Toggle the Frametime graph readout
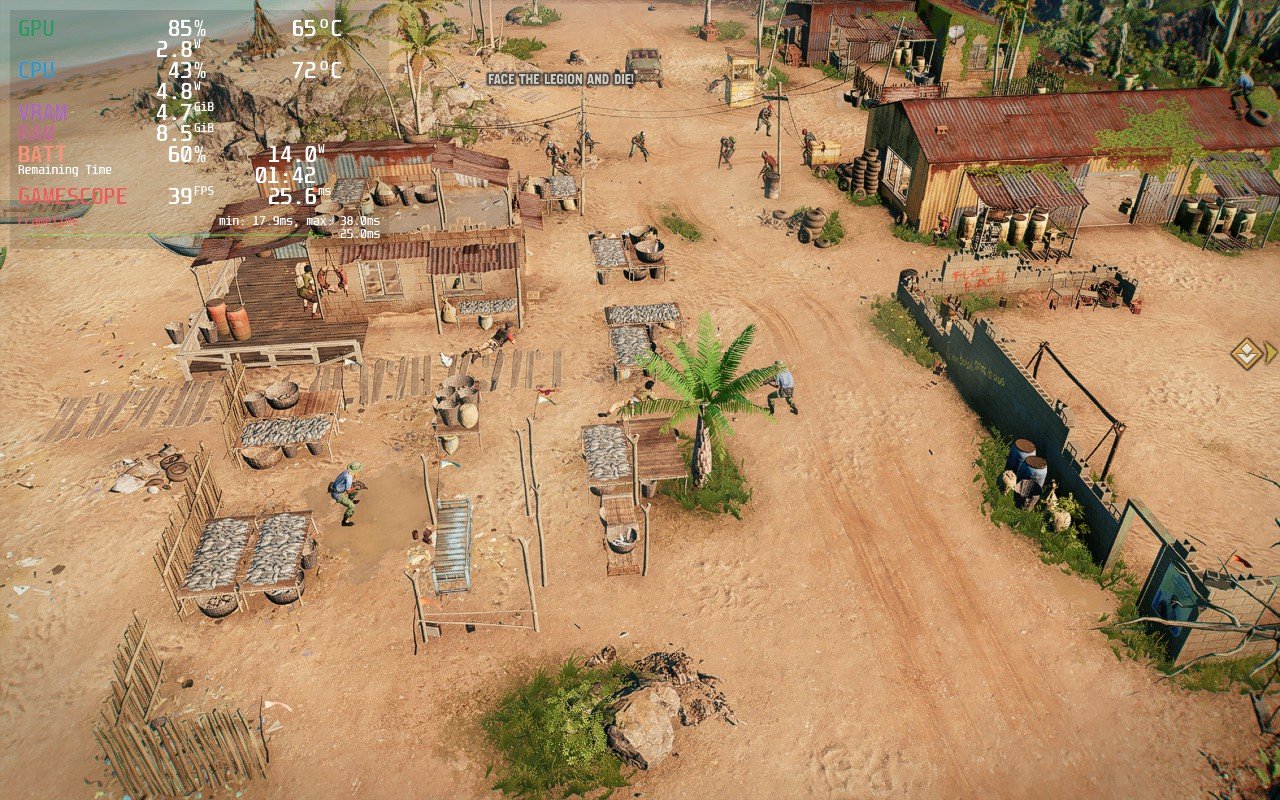 click(48, 220)
